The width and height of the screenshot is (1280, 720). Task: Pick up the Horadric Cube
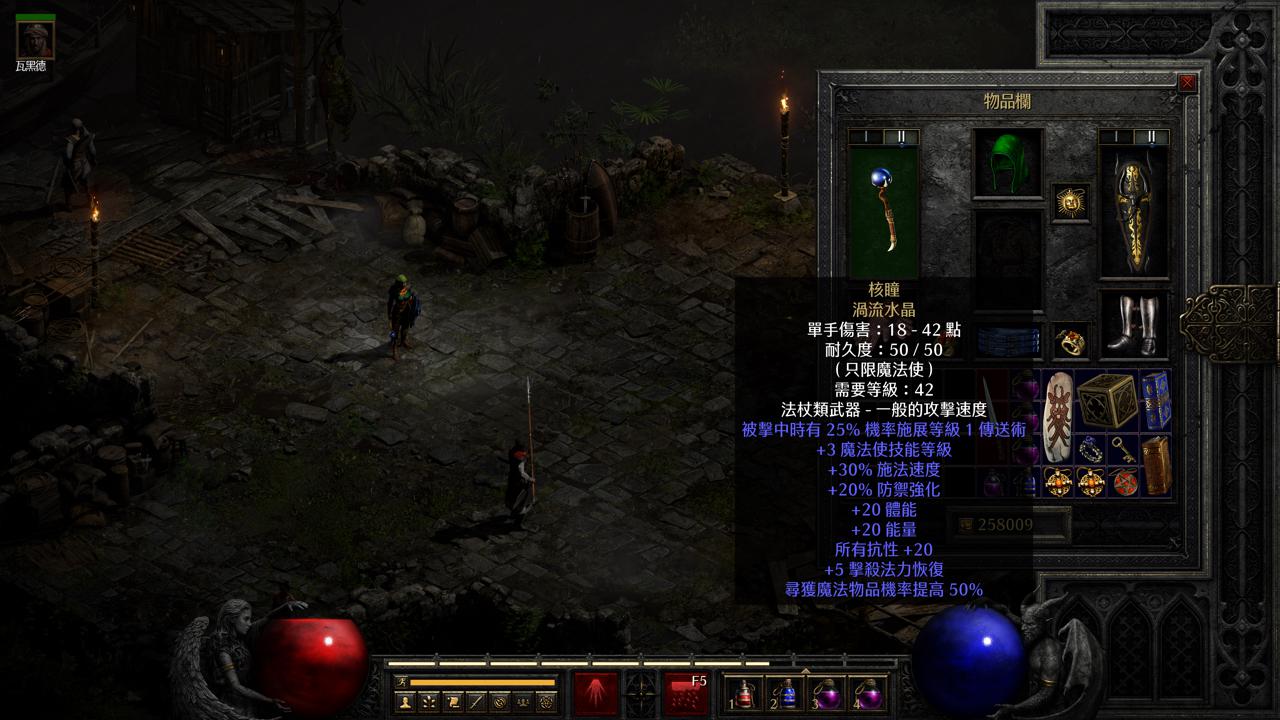pos(1103,399)
